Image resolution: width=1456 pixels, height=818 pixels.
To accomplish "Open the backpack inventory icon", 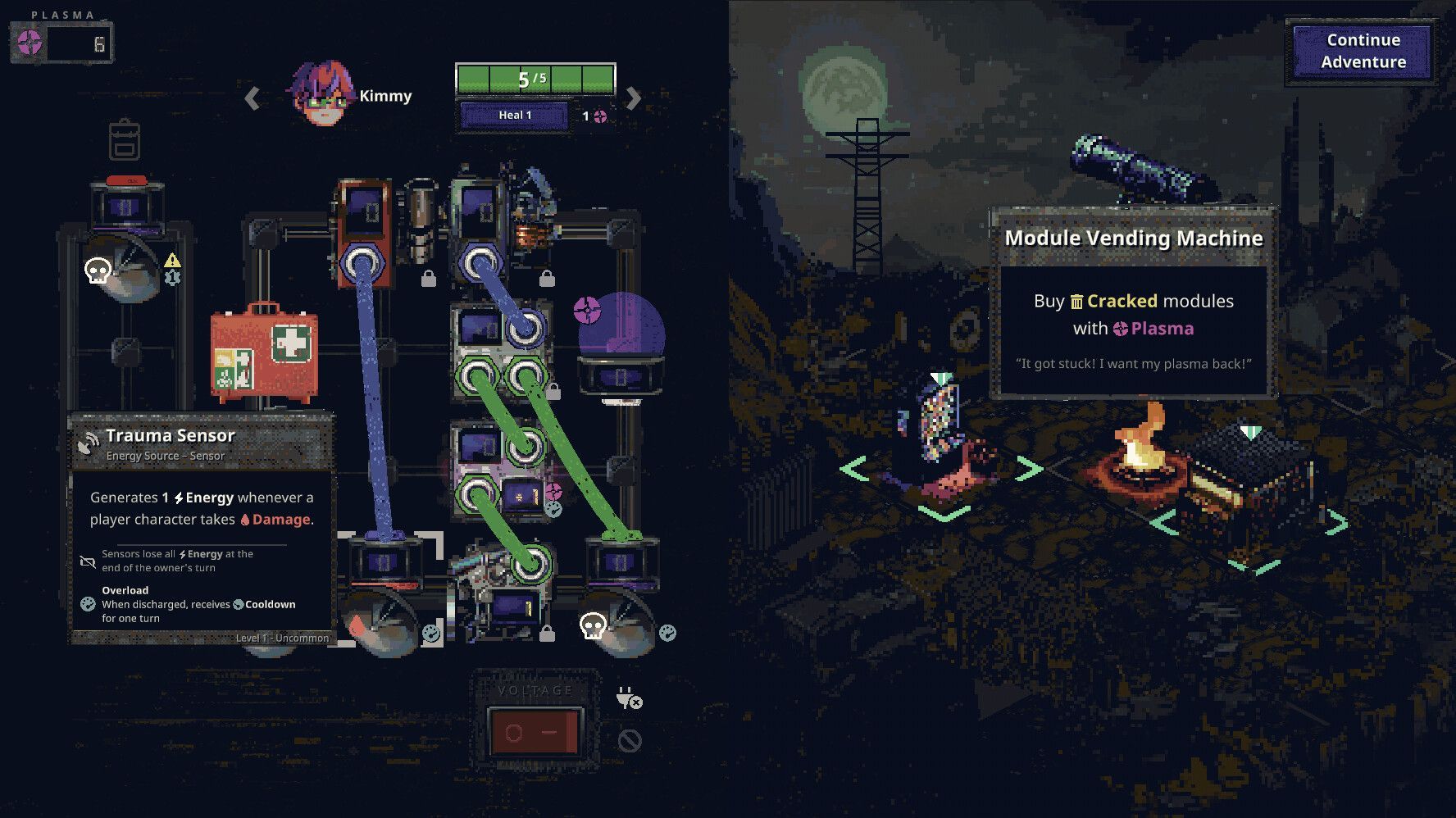I will pyautogui.click(x=125, y=142).
